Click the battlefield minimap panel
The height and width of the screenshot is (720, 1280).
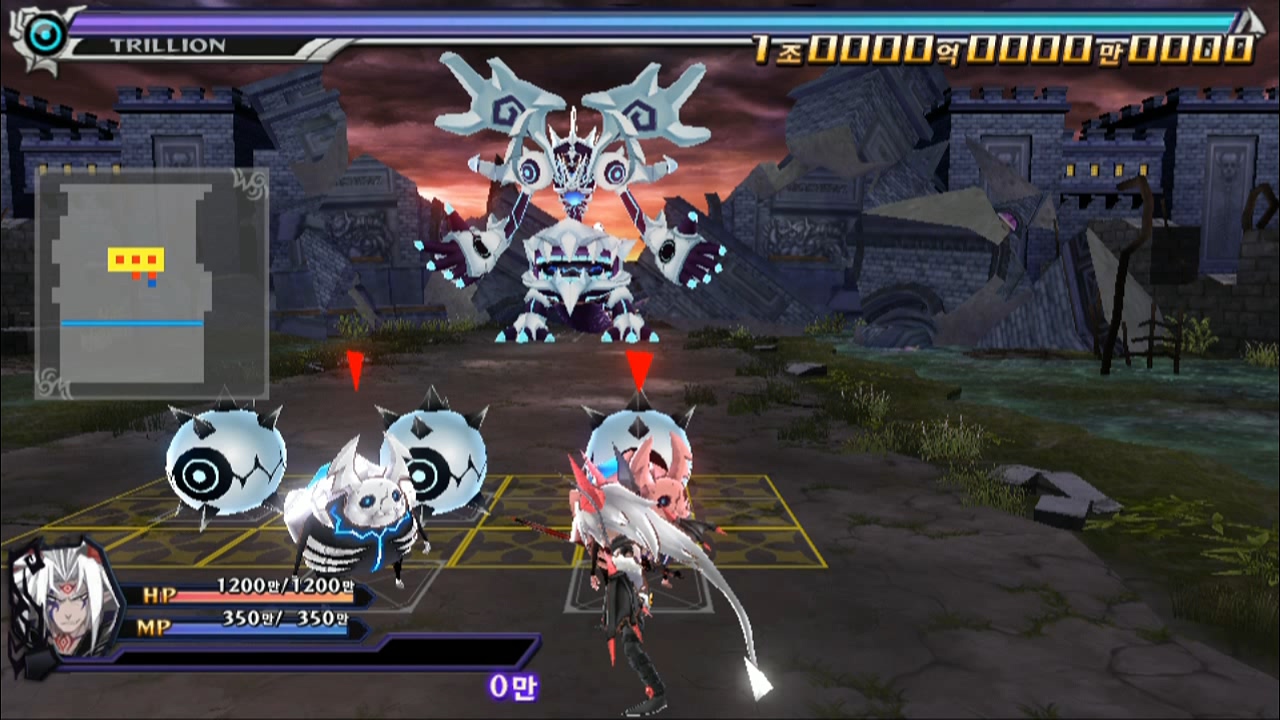click(152, 283)
